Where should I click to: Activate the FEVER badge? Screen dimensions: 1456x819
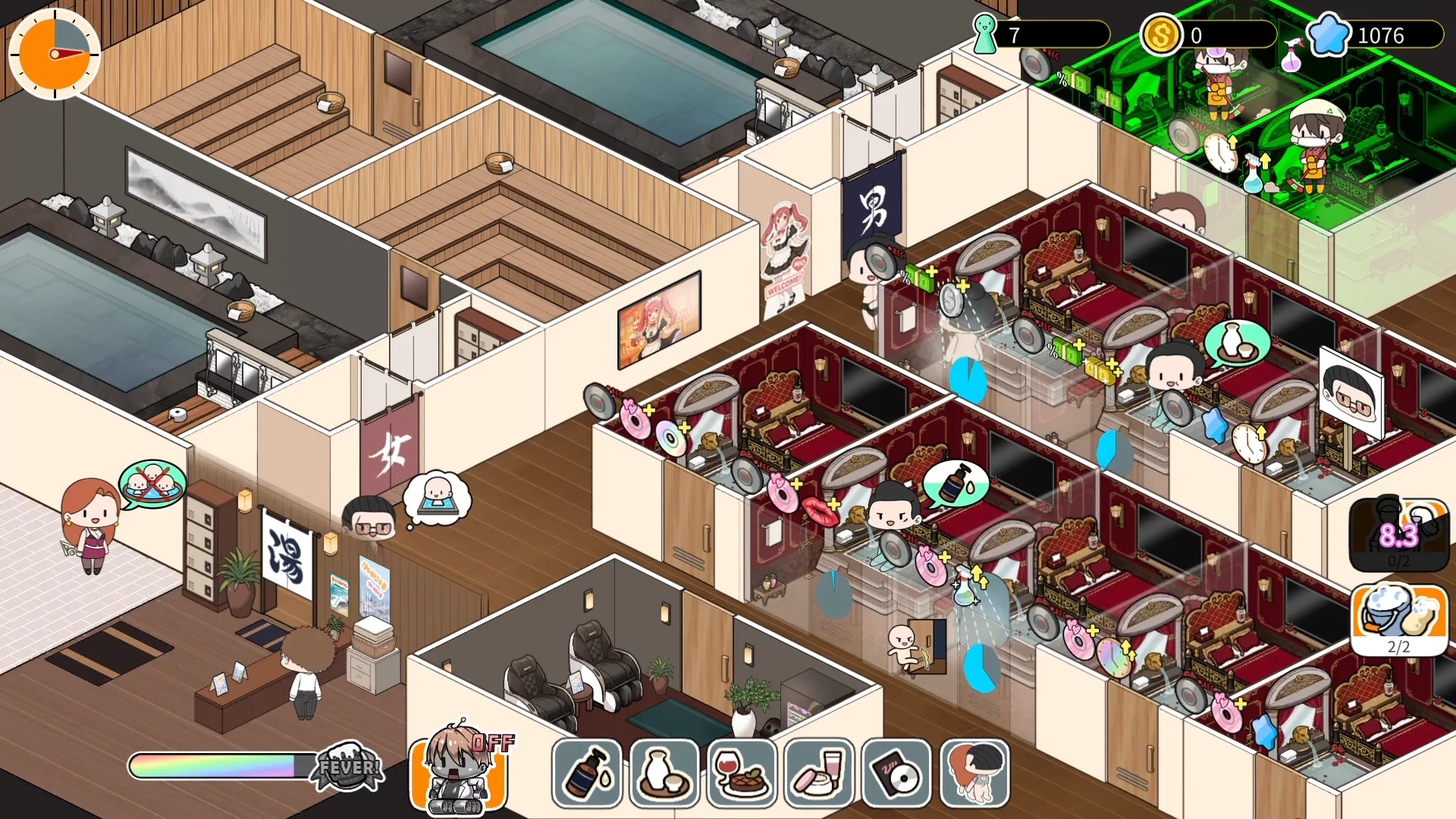[x=348, y=767]
